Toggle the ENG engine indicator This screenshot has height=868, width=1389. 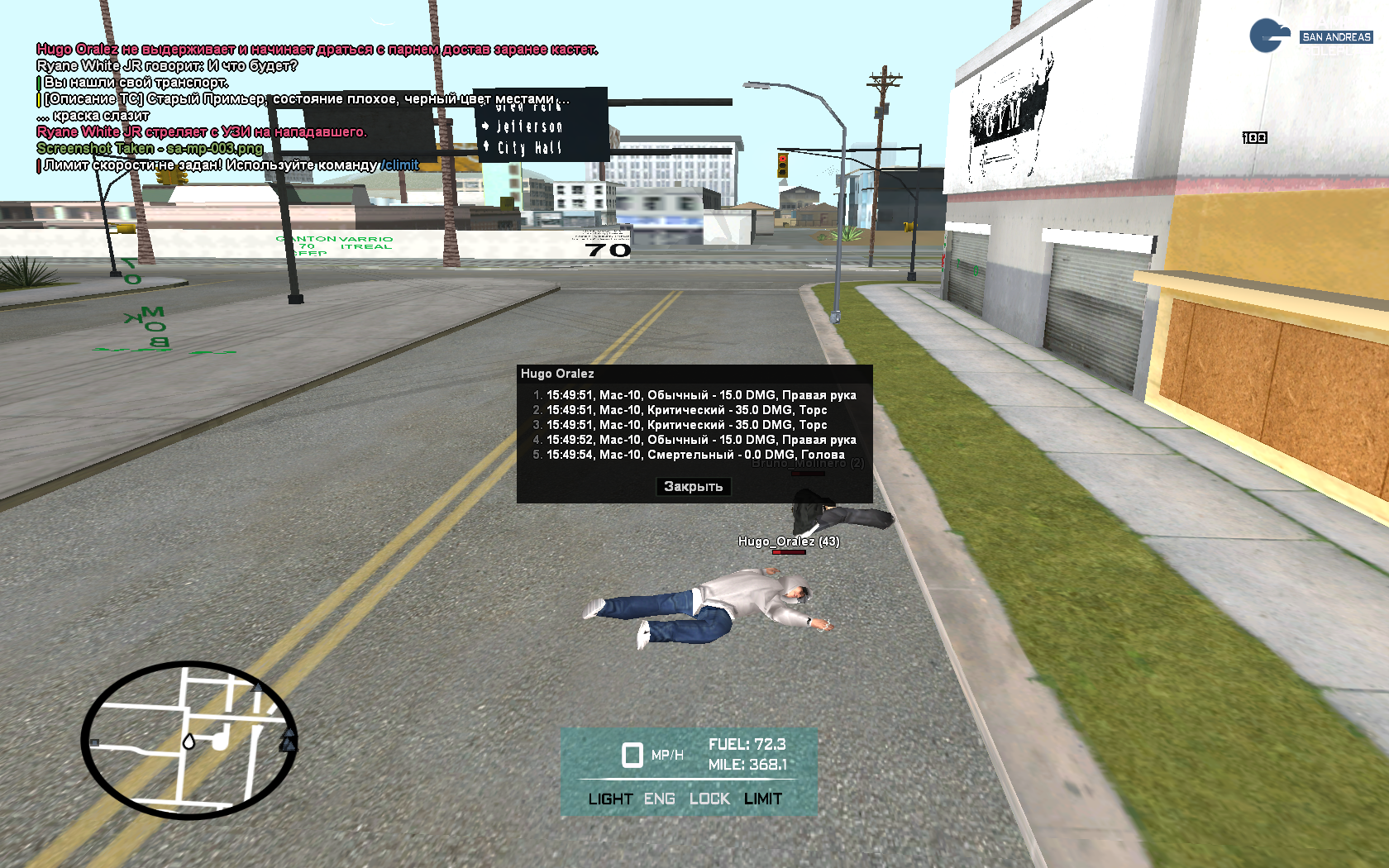point(659,799)
